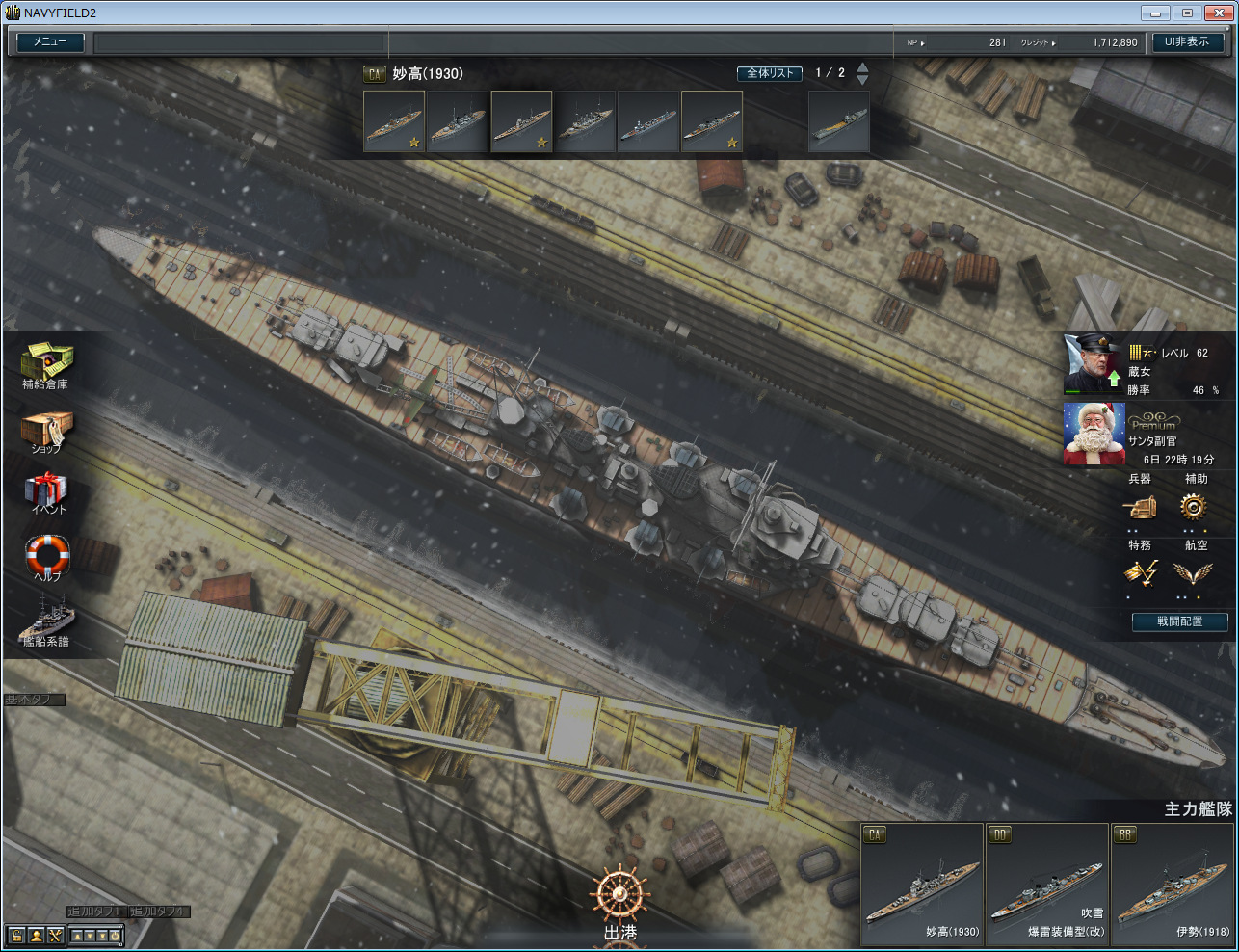This screenshot has height=952, width=1239.
Task: Open the 全体リスト ship list
Action: [x=770, y=73]
